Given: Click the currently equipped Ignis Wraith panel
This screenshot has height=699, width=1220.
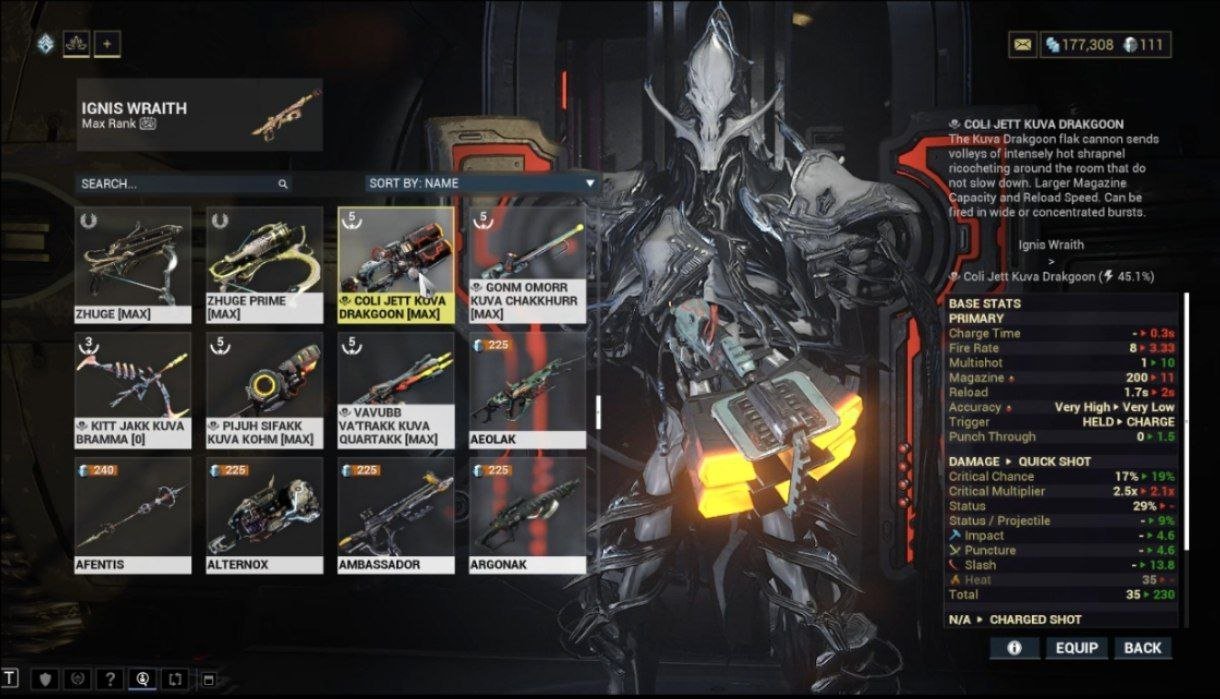Looking at the screenshot, I should 200,115.
